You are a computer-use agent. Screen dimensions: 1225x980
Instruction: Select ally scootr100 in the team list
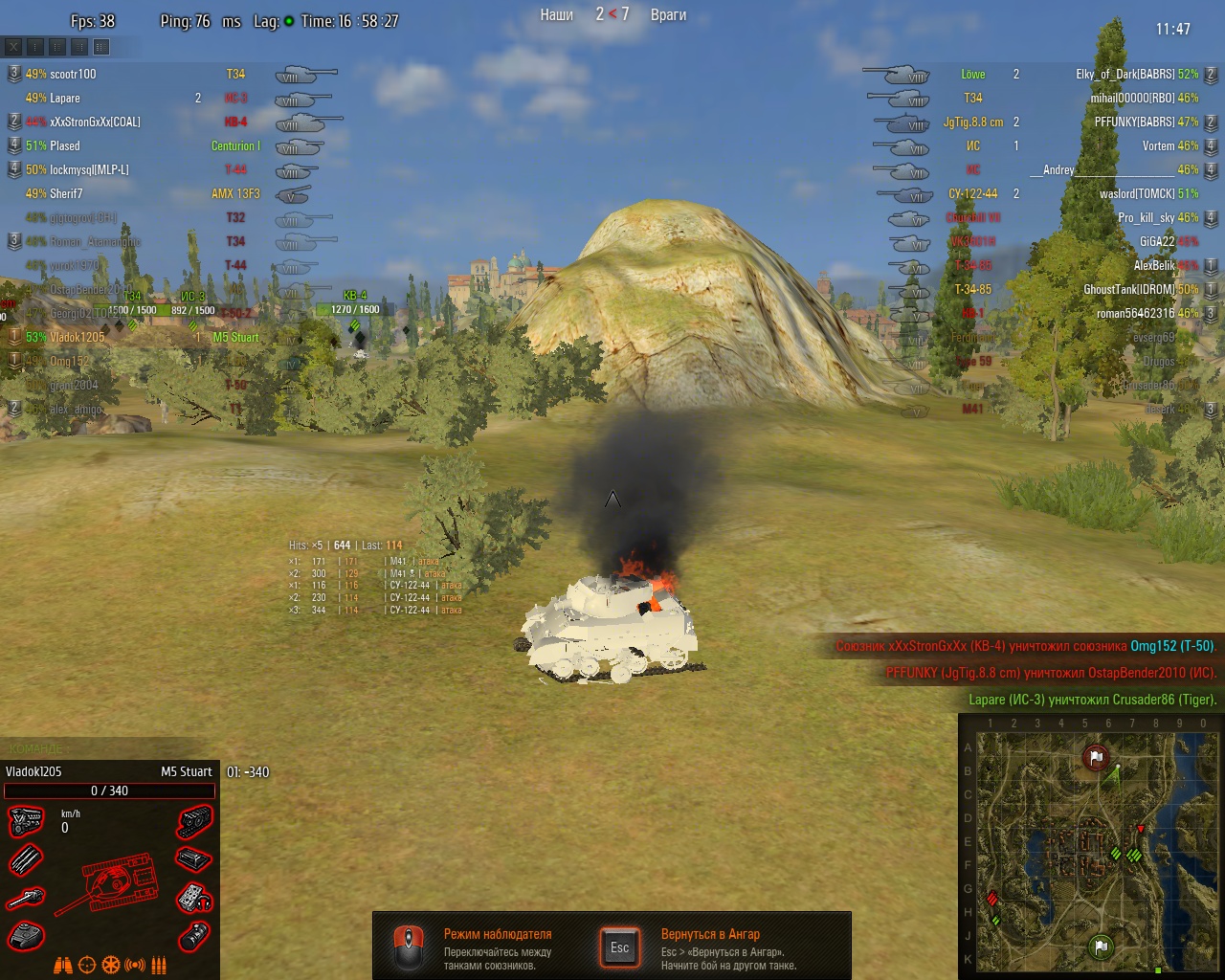pos(73,74)
